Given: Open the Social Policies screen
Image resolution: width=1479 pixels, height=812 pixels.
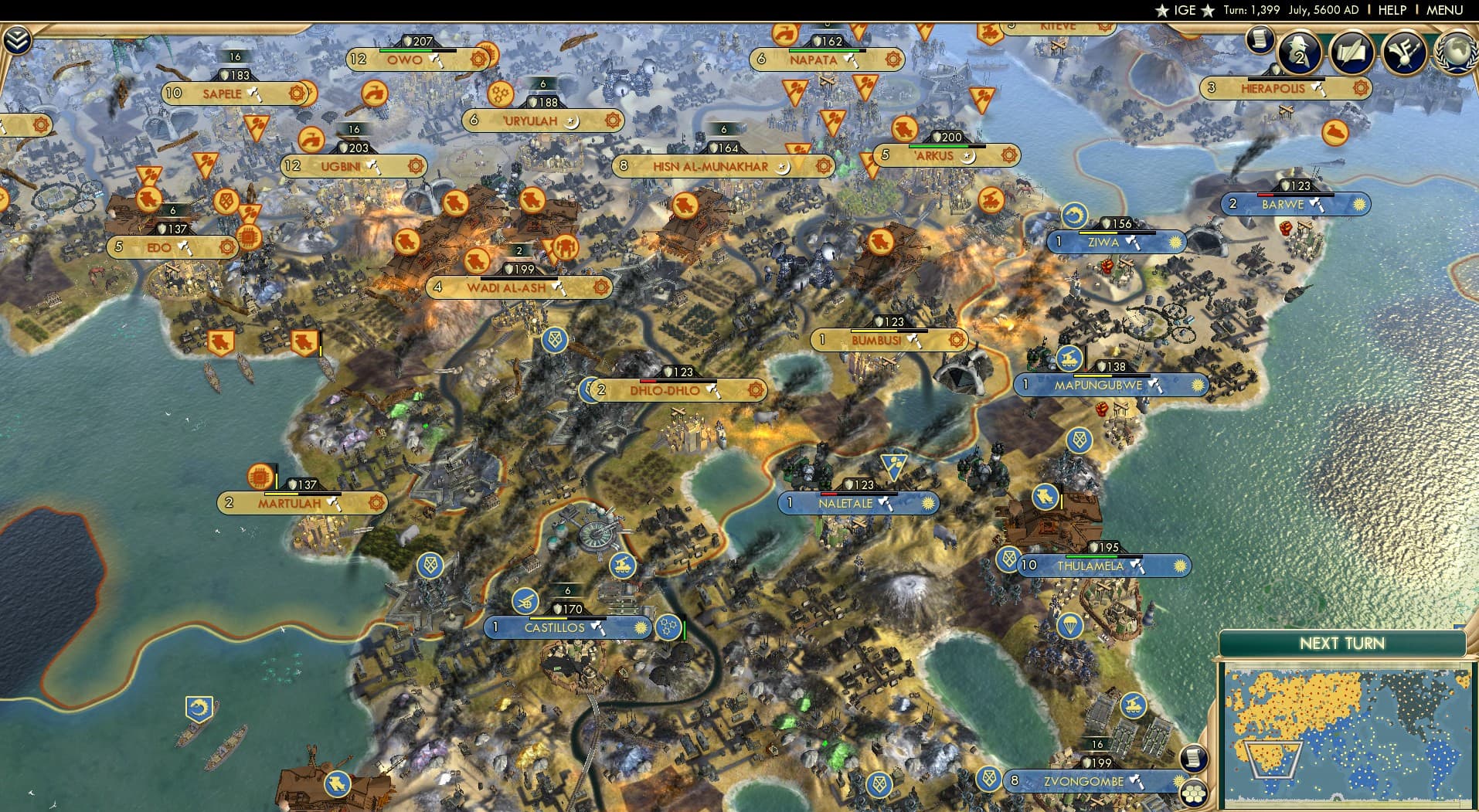Looking at the screenshot, I should 1351,53.
